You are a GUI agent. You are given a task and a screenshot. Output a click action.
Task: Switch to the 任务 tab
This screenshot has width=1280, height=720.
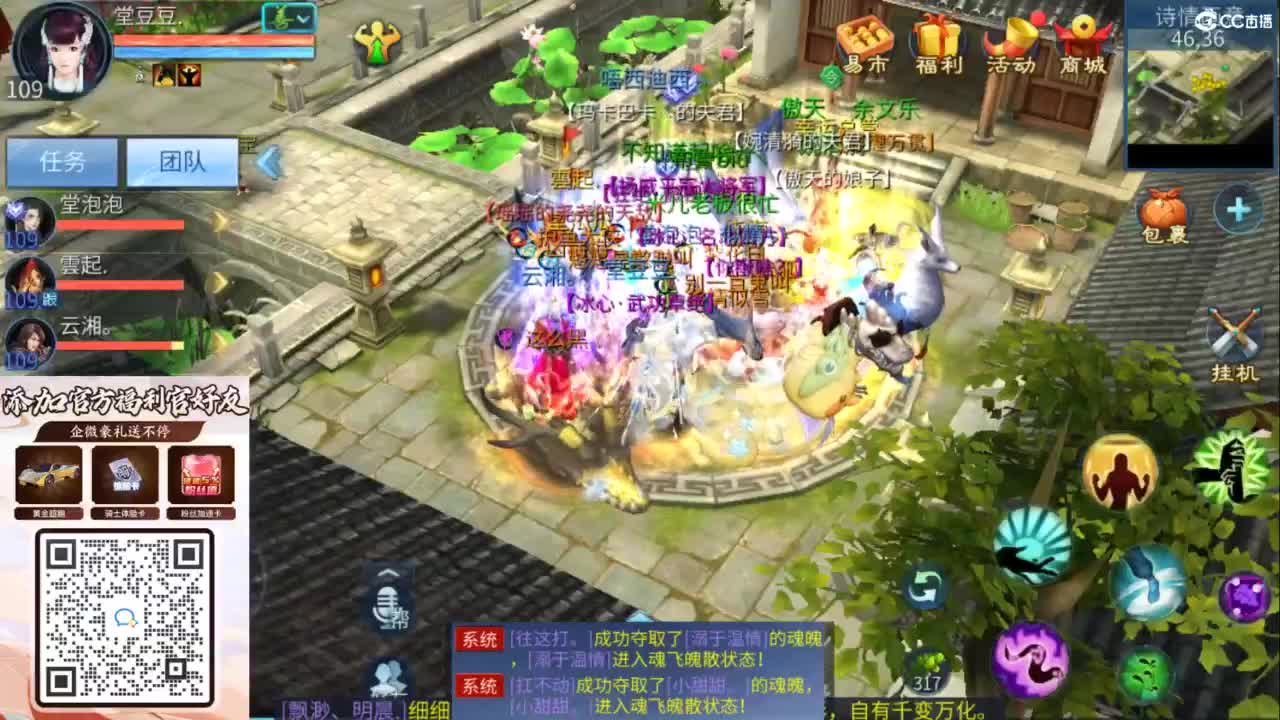(x=60, y=160)
